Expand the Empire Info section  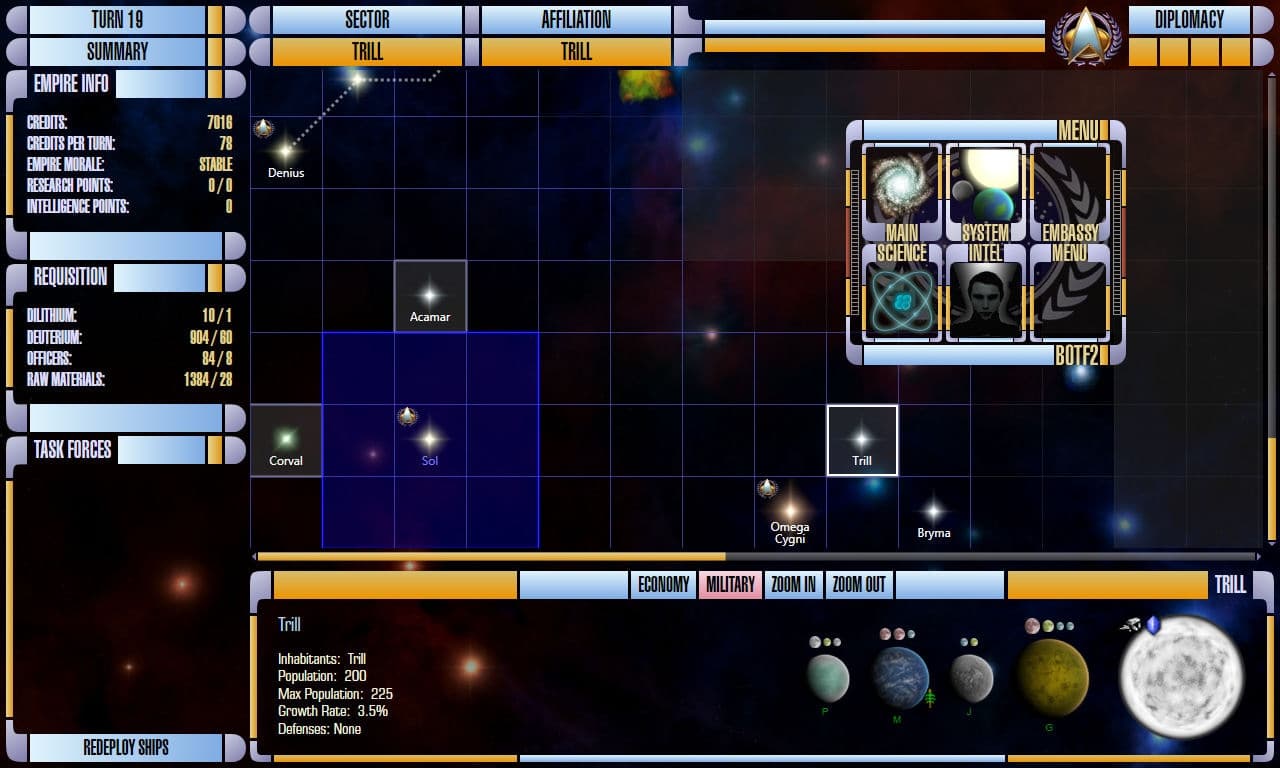click(x=70, y=84)
